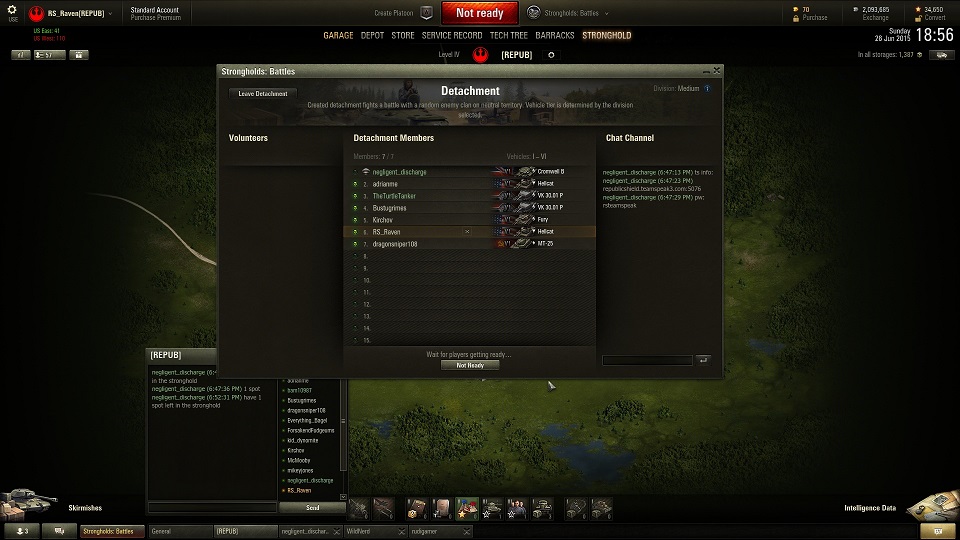
Task: Open Intelligence Data
Action: 869,508
